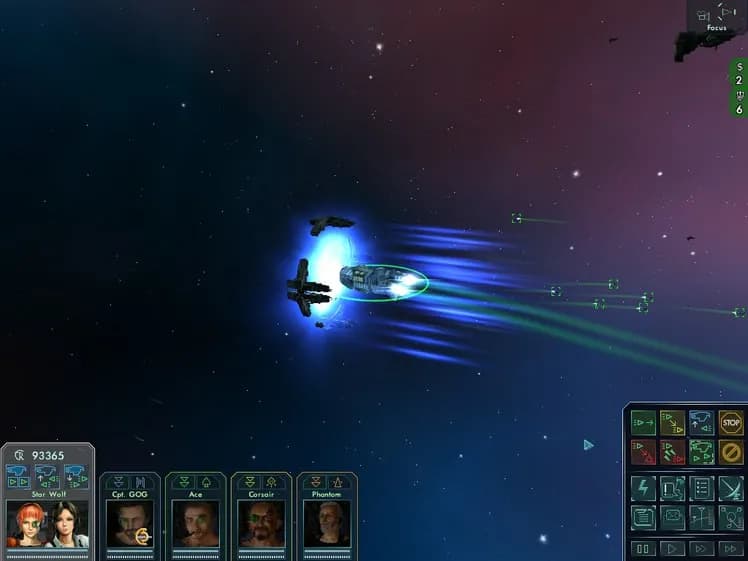Screen dimensions: 748x561
Task: Activate the lightning bolt command icon
Action: (x=643, y=488)
